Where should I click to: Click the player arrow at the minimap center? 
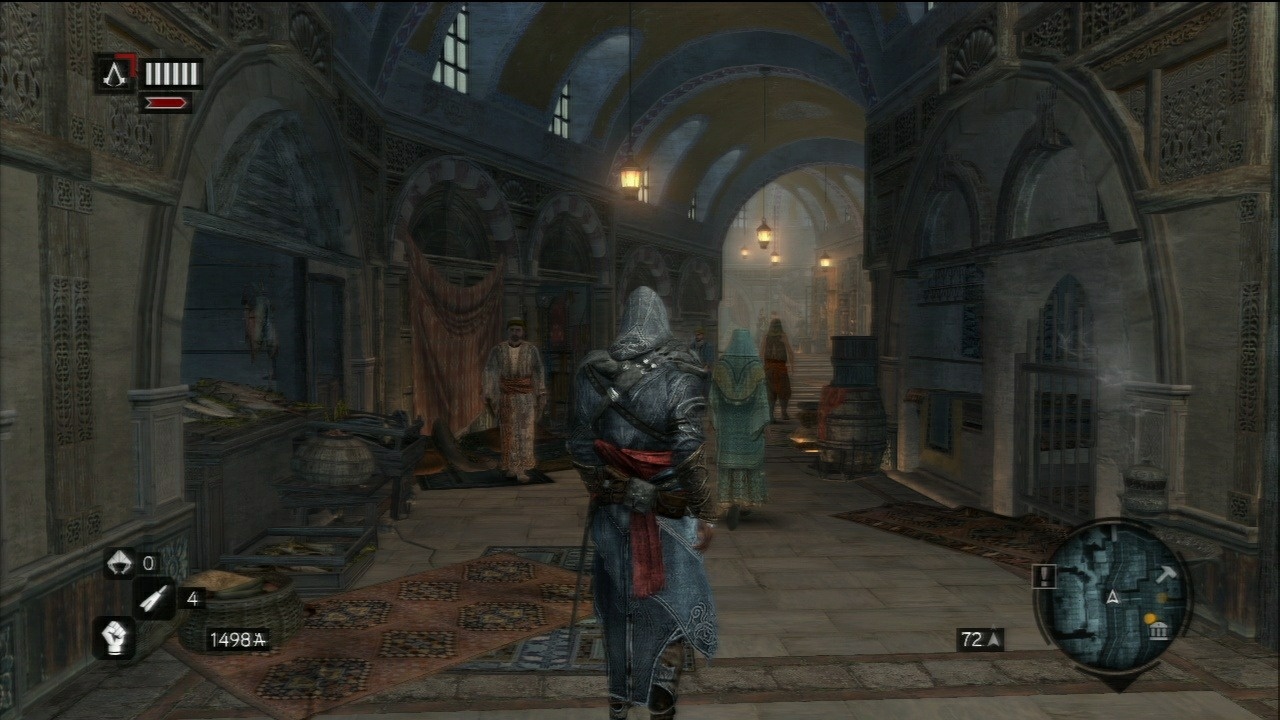pyautogui.click(x=1113, y=598)
